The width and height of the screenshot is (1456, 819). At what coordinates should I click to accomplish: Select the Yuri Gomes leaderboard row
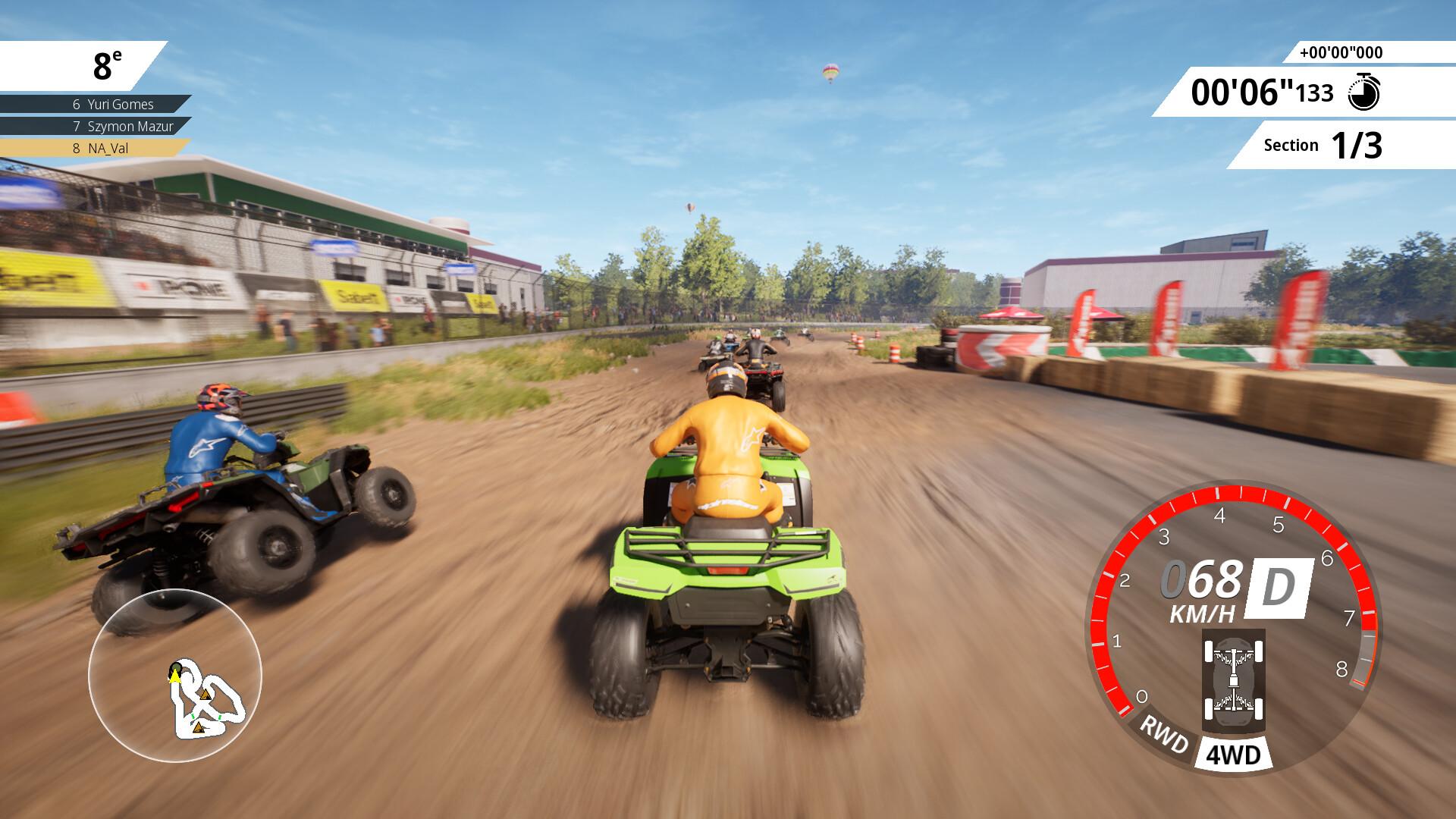pos(95,105)
